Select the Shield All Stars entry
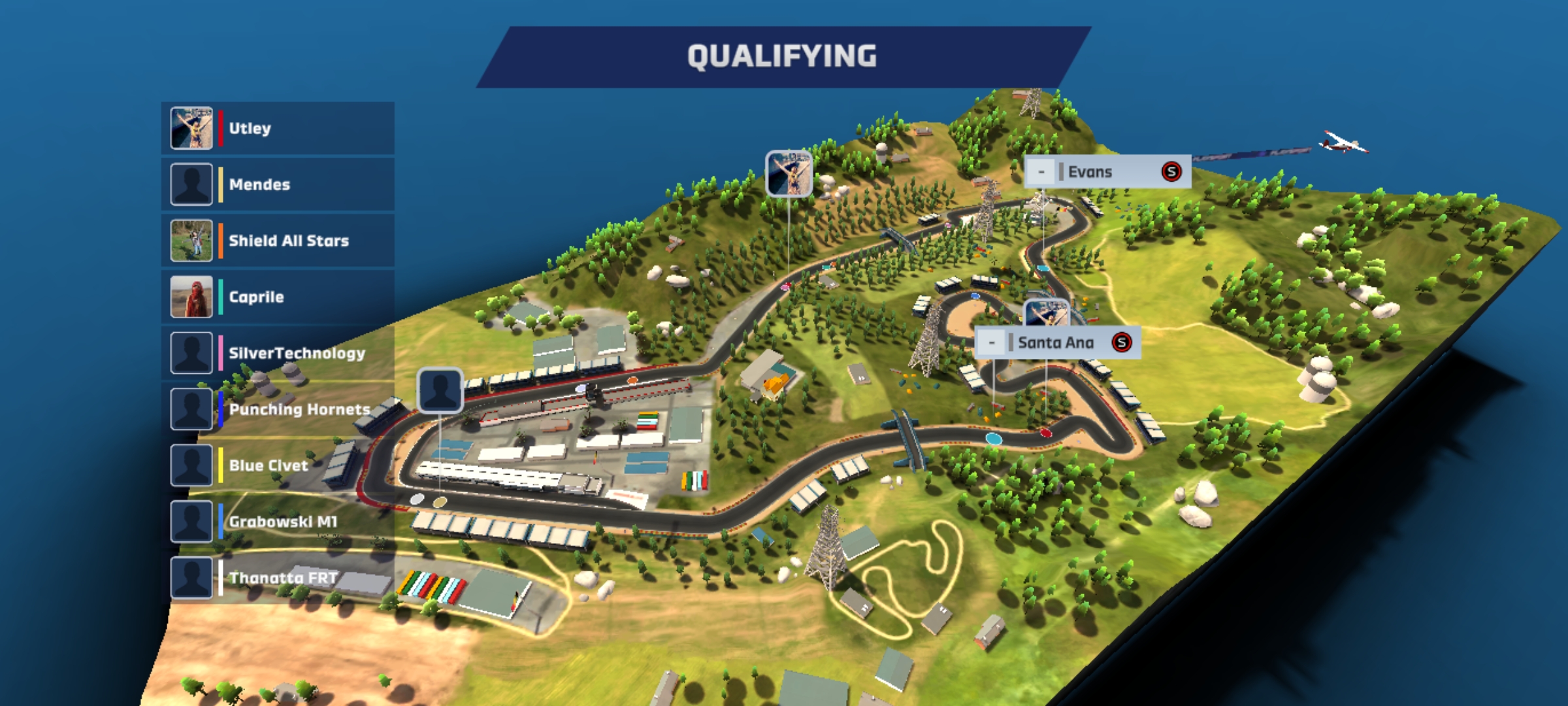Image resolution: width=1568 pixels, height=706 pixels. pyautogui.click(x=278, y=241)
